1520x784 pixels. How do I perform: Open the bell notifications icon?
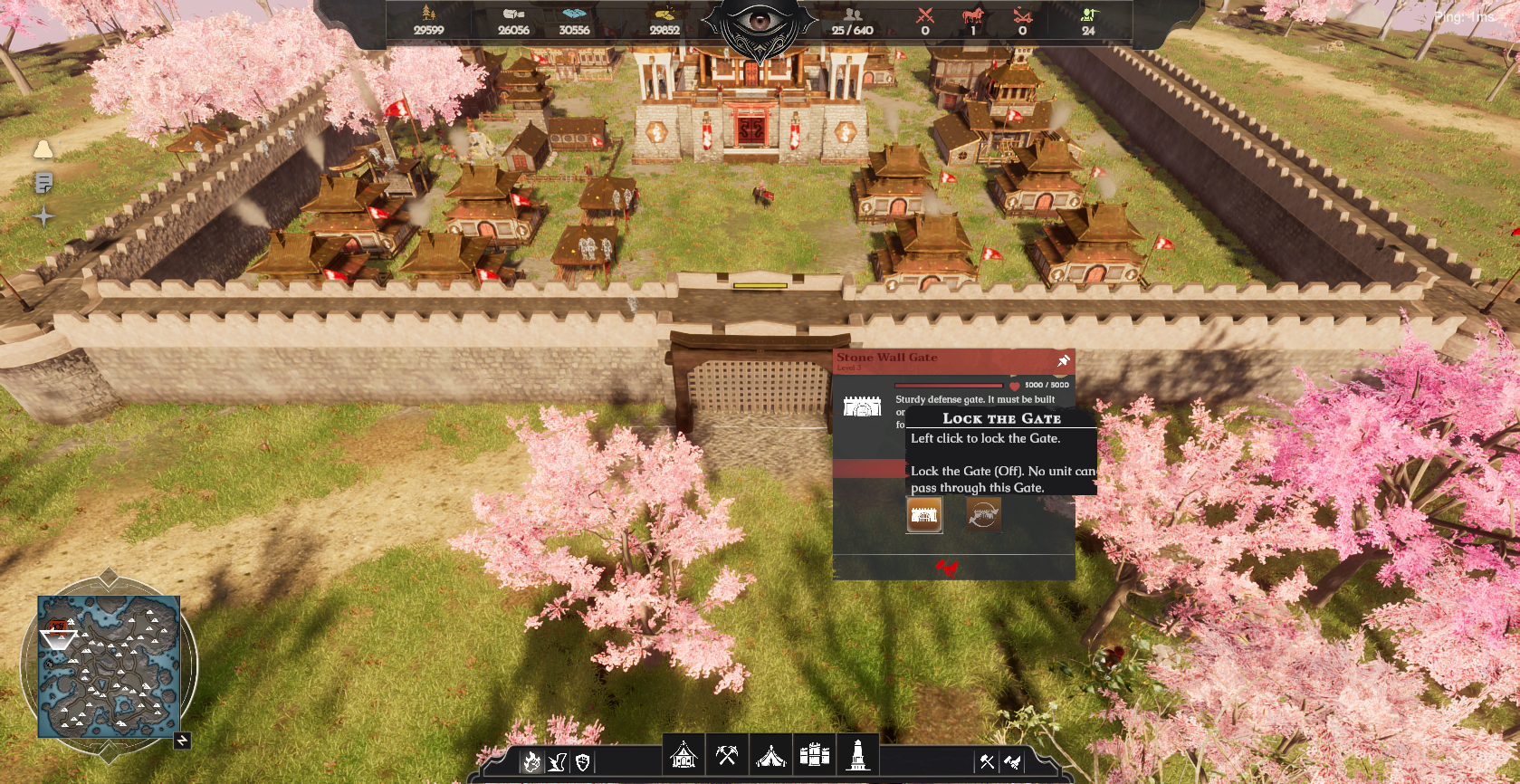coord(43,149)
